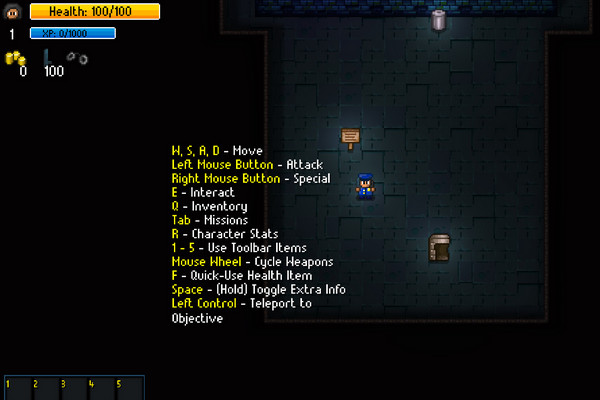Select the handcuffs icon
The image size is (600, 400).
[76, 58]
